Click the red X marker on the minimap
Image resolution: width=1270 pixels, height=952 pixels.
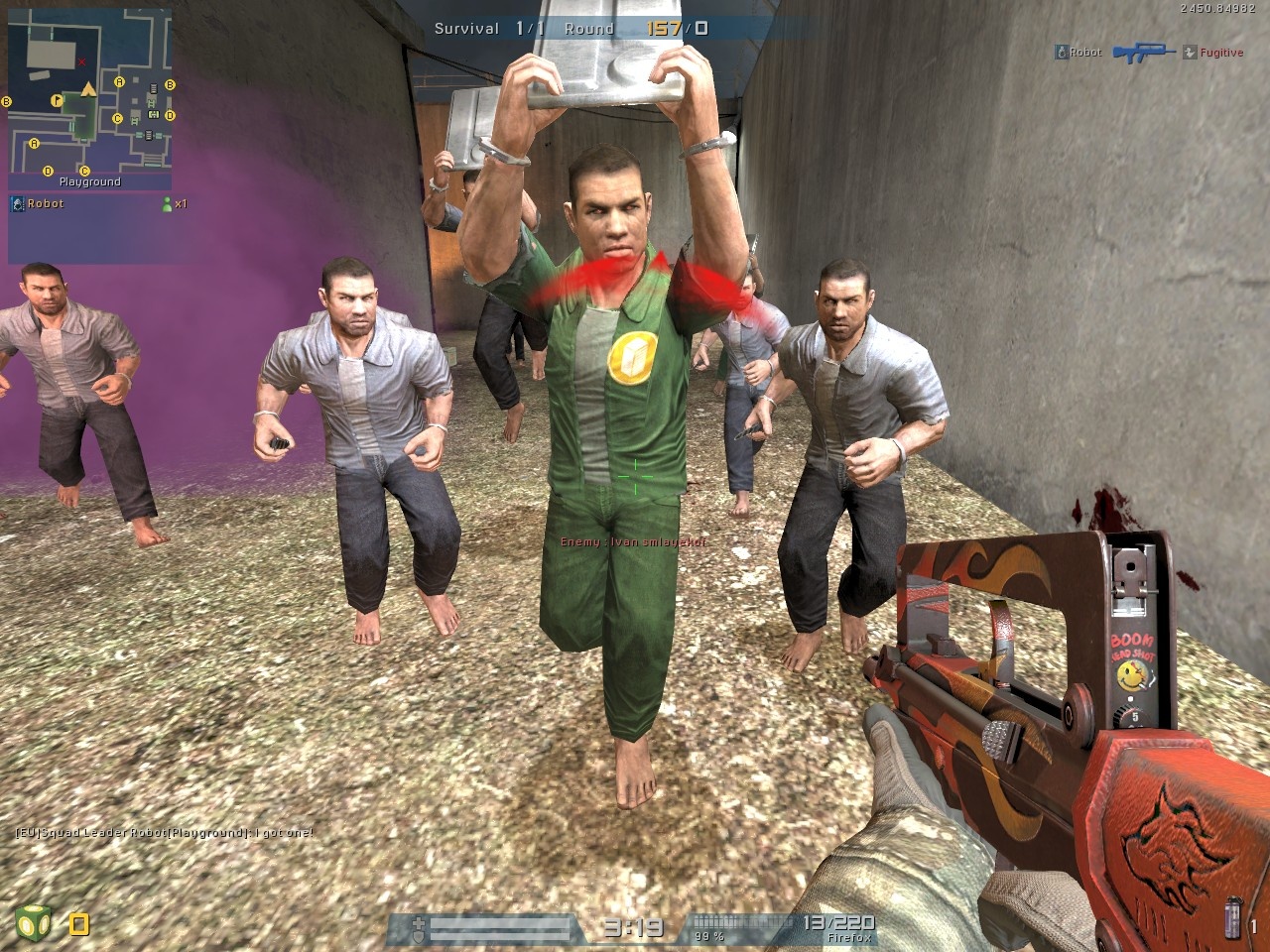point(81,61)
